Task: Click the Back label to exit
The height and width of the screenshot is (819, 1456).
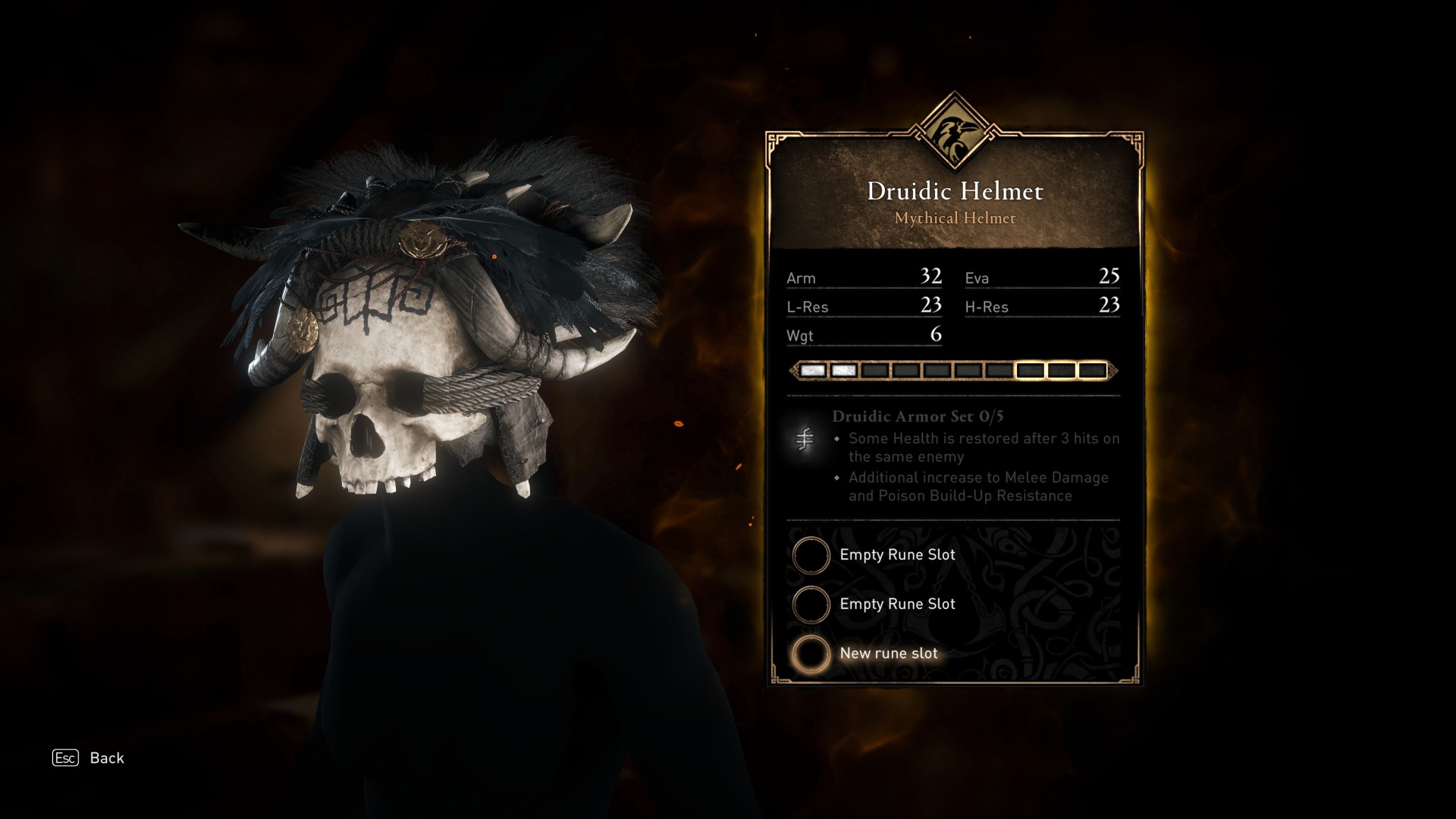Action: coord(106,758)
